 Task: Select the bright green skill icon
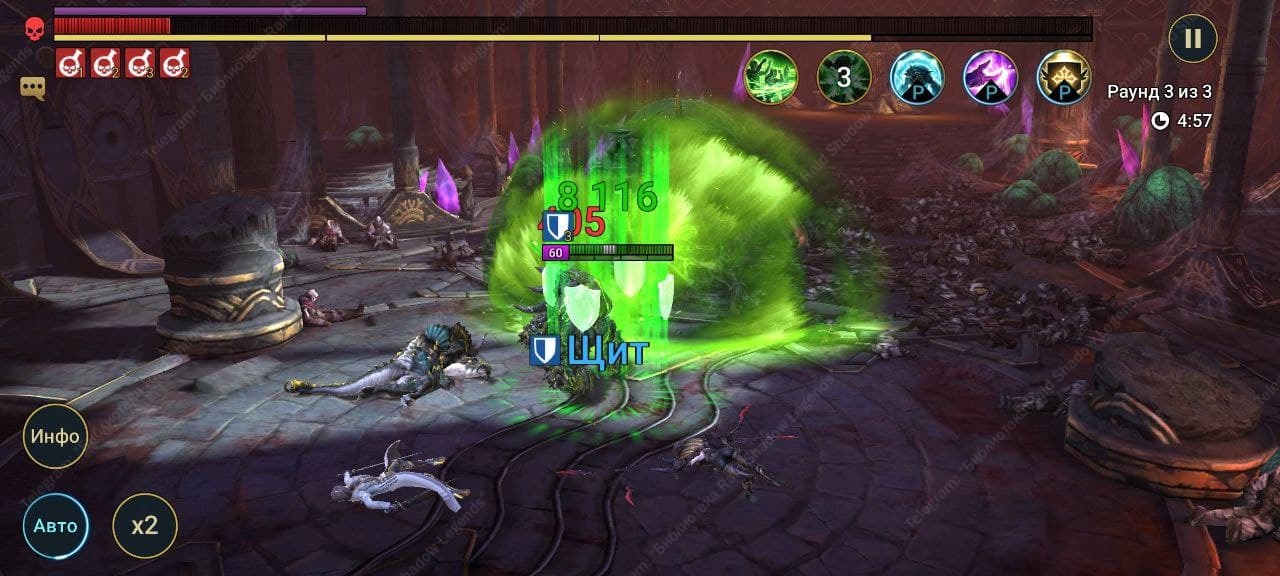(x=771, y=77)
